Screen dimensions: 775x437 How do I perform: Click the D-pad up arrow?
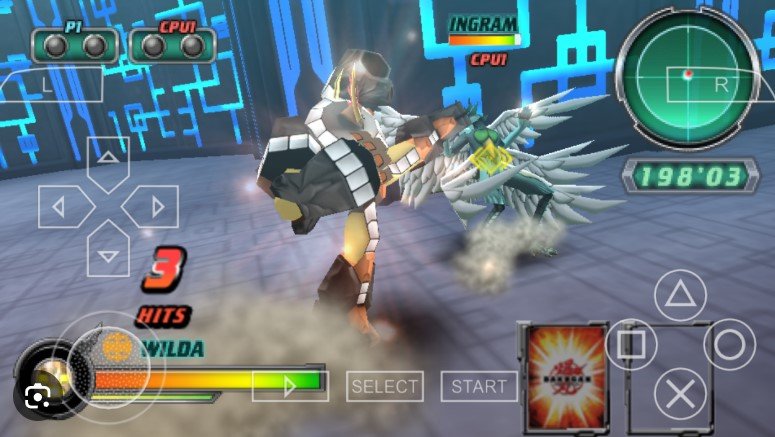pos(108,159)
